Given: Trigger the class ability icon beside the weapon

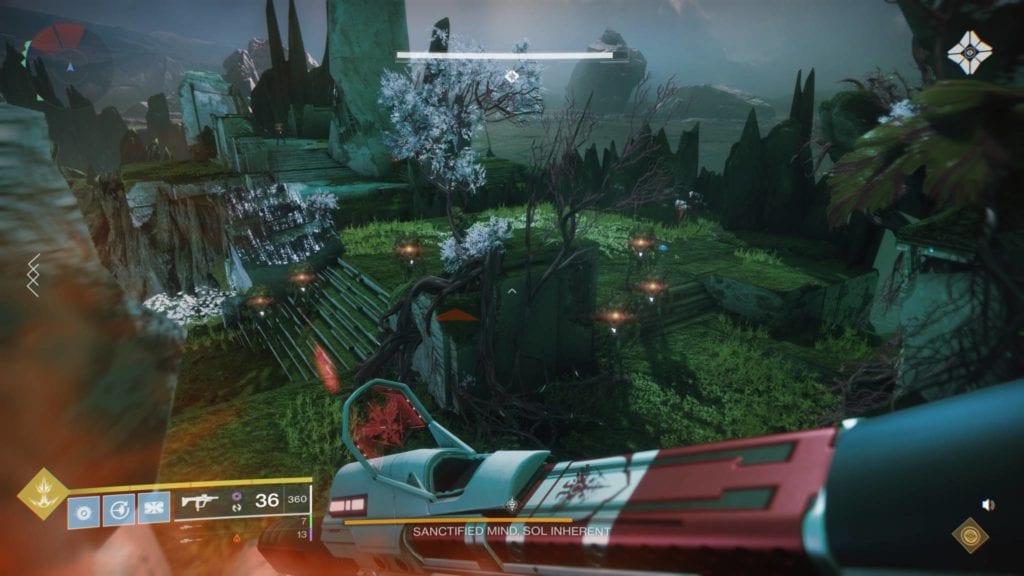Looking at the screenshot, I should coord(153,509).
